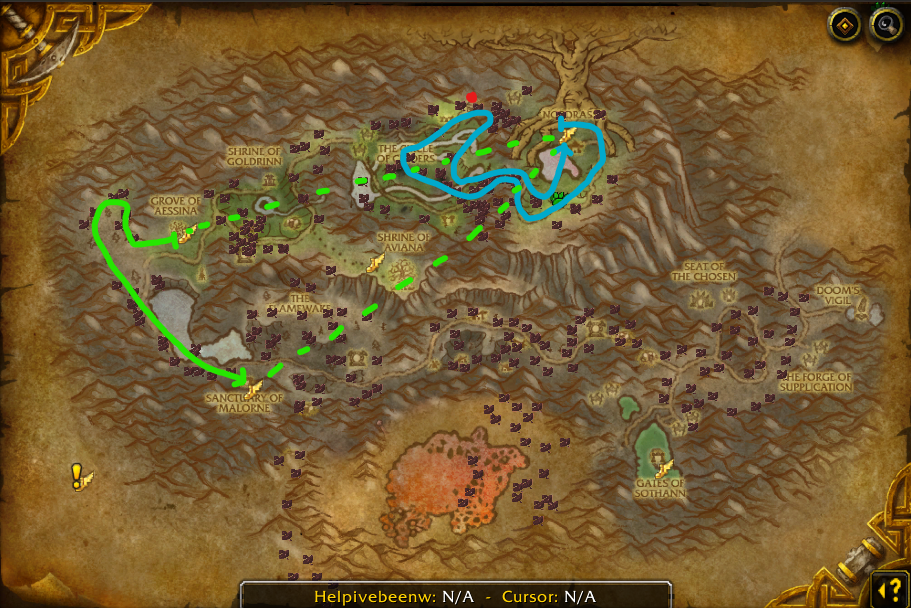Choose the Gates of Sothann flight point
This screenshot has width=911, height=608.
tap(663, 466)
